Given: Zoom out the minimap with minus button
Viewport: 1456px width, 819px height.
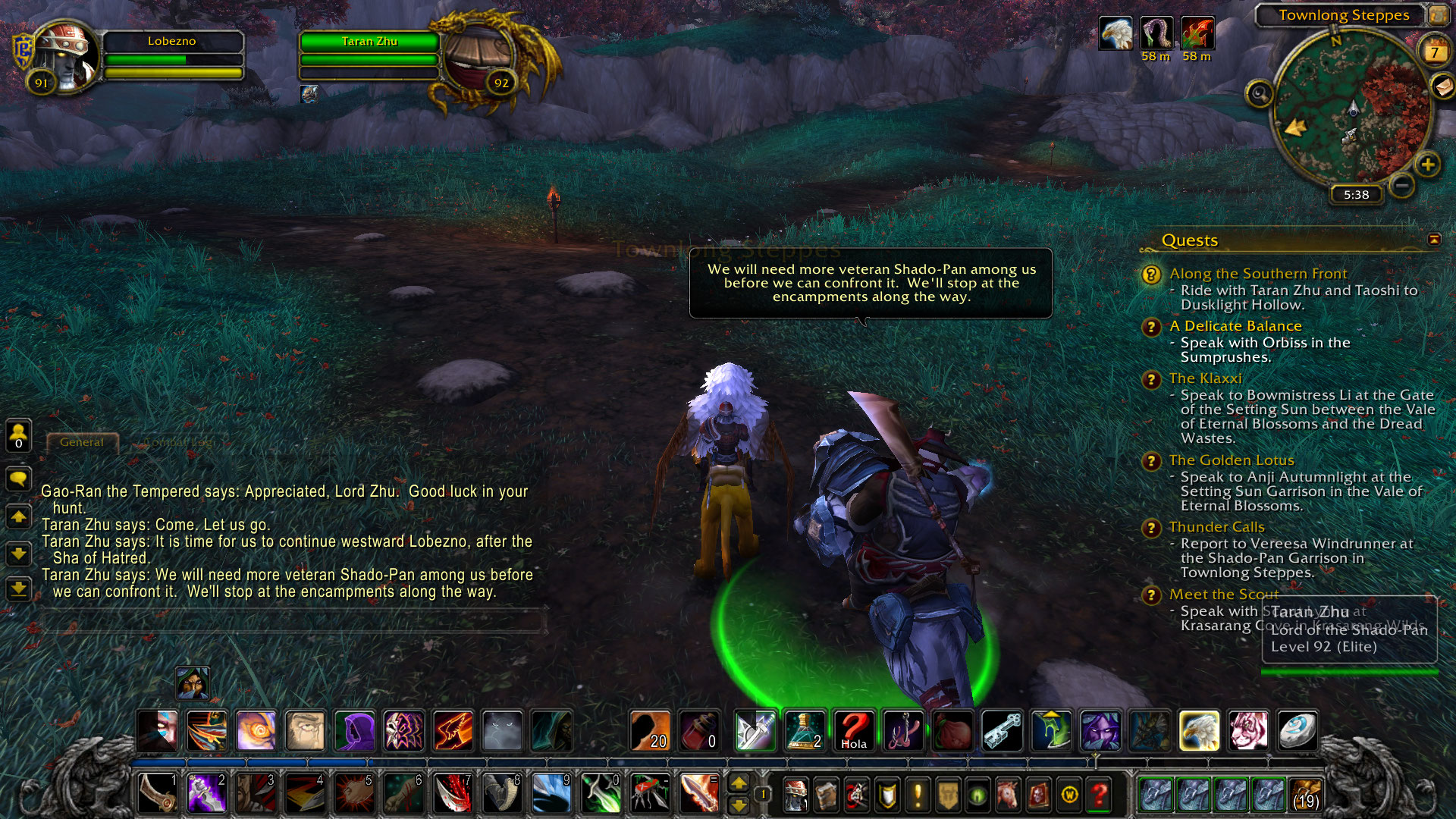Looking at the screenshot, I should [1402, 185].
